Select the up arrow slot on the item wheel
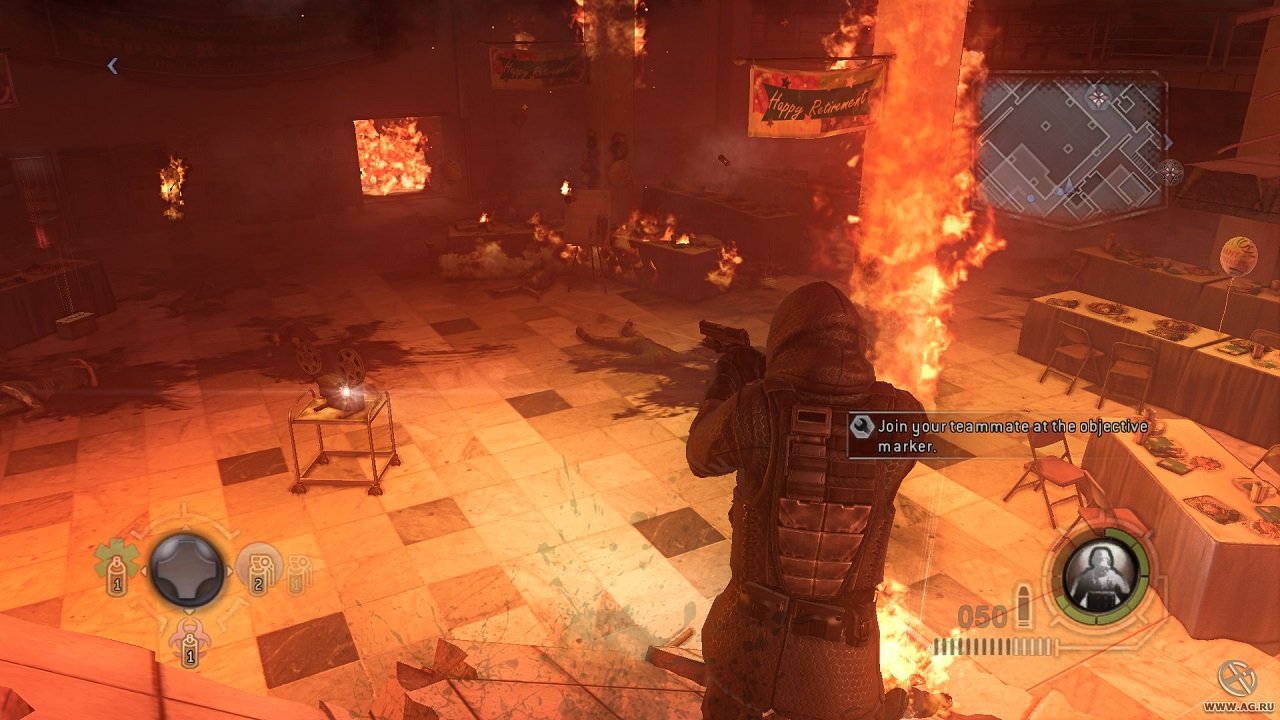The image size is (1280, 720). click(x=185, y=528)
